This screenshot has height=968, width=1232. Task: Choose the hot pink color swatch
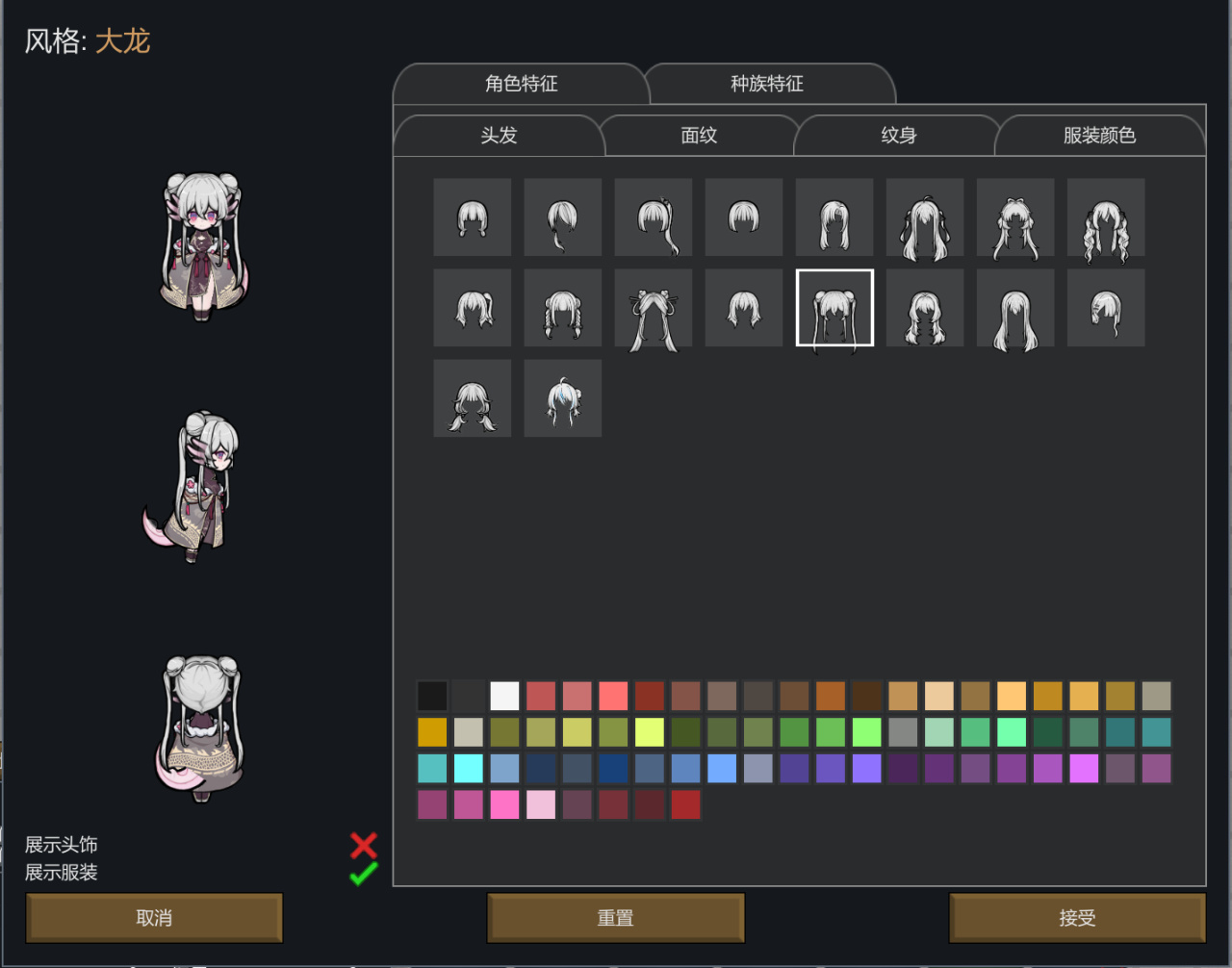pyautogui.click(x=504, y=805)
